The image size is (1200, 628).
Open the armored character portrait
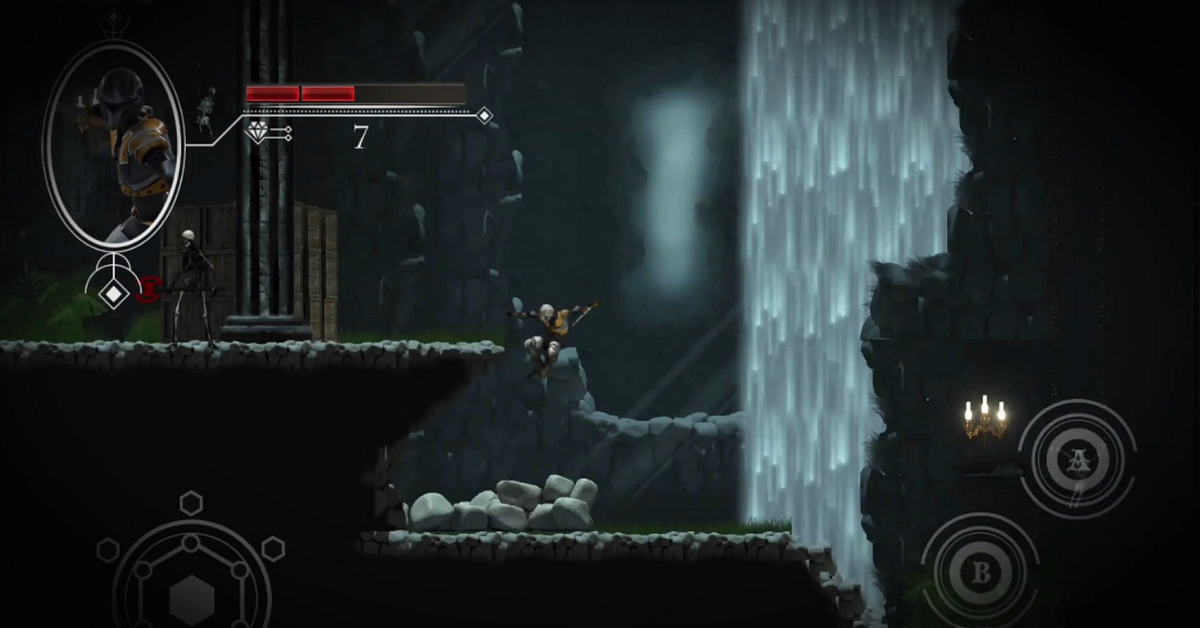[113, 146]
